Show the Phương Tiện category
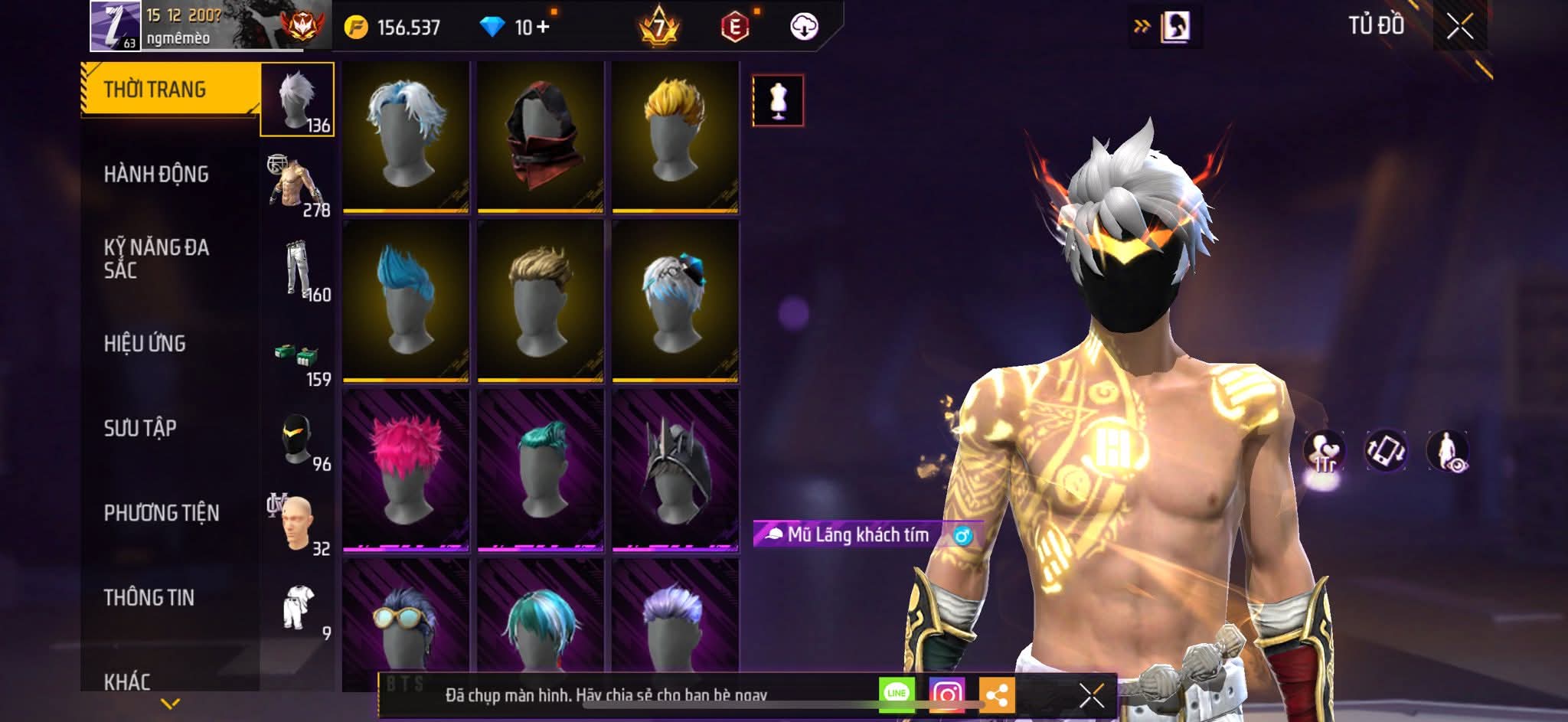Viewport: 1568px width, 722px height. click(x=162, y=513)
